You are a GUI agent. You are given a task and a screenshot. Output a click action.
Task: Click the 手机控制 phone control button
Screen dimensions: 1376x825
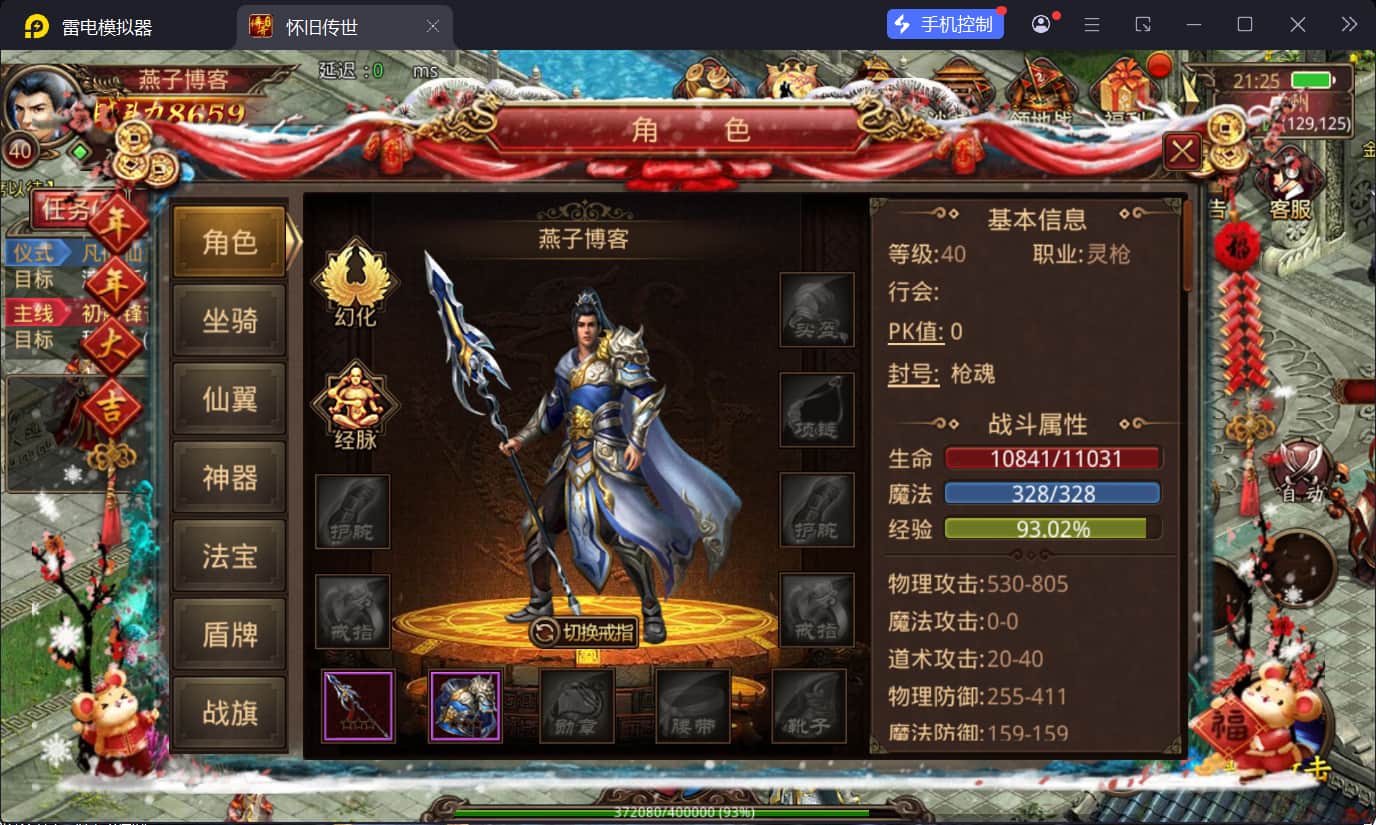point(944,23)
